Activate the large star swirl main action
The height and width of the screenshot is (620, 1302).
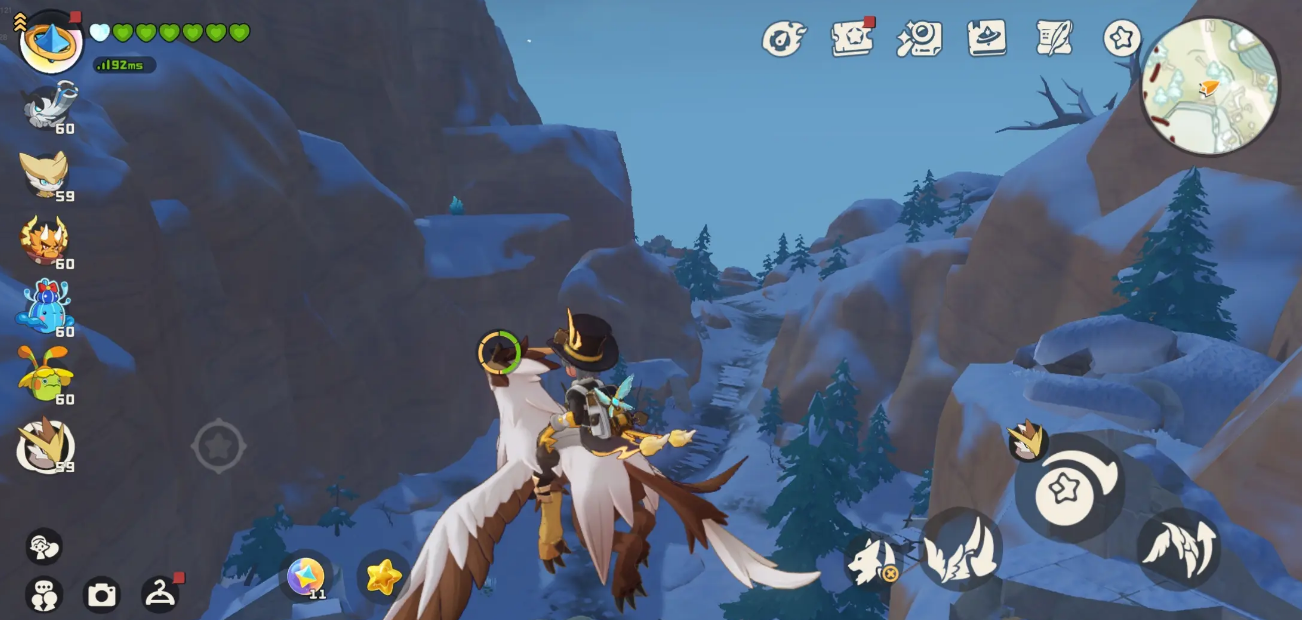1069,488
